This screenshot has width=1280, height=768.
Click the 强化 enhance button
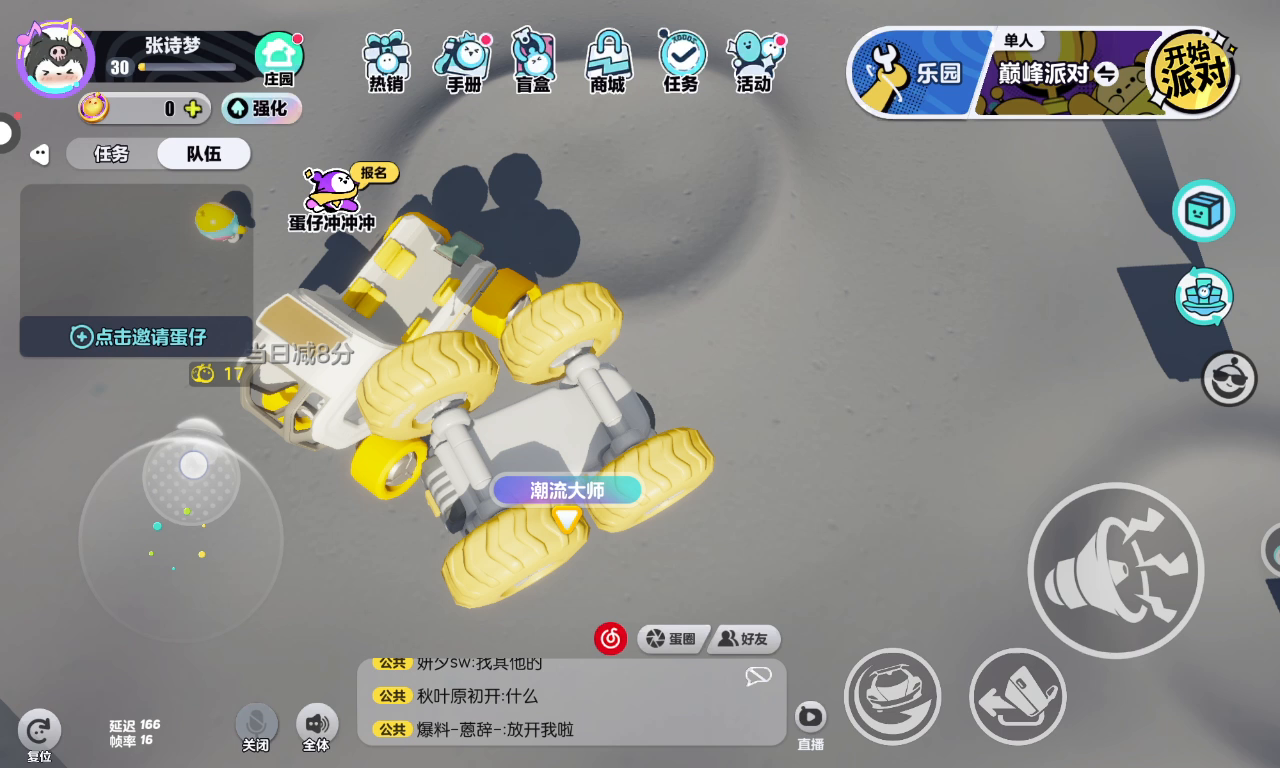point(261,108)
